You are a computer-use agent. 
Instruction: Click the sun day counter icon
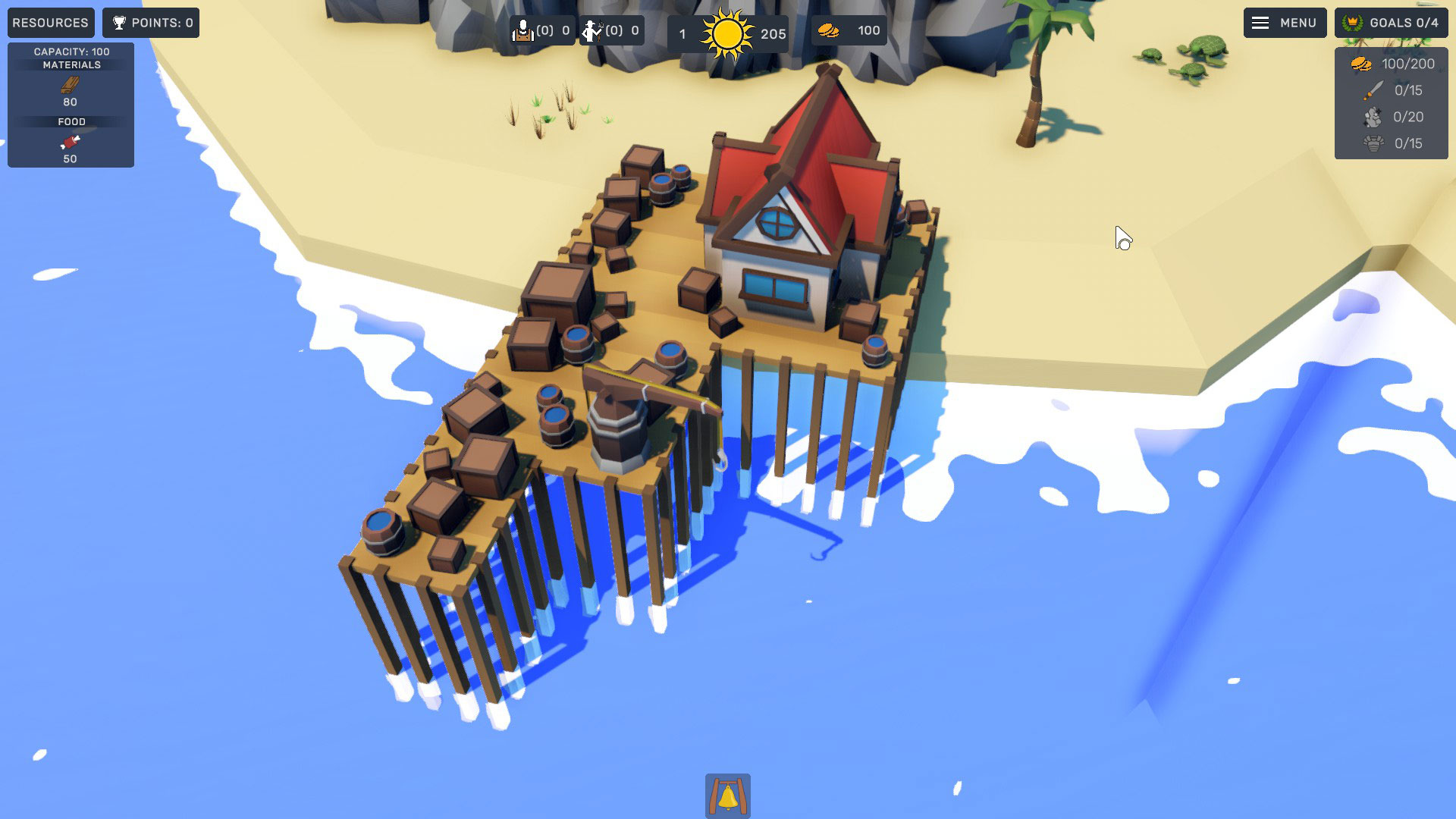pos(727,32)
